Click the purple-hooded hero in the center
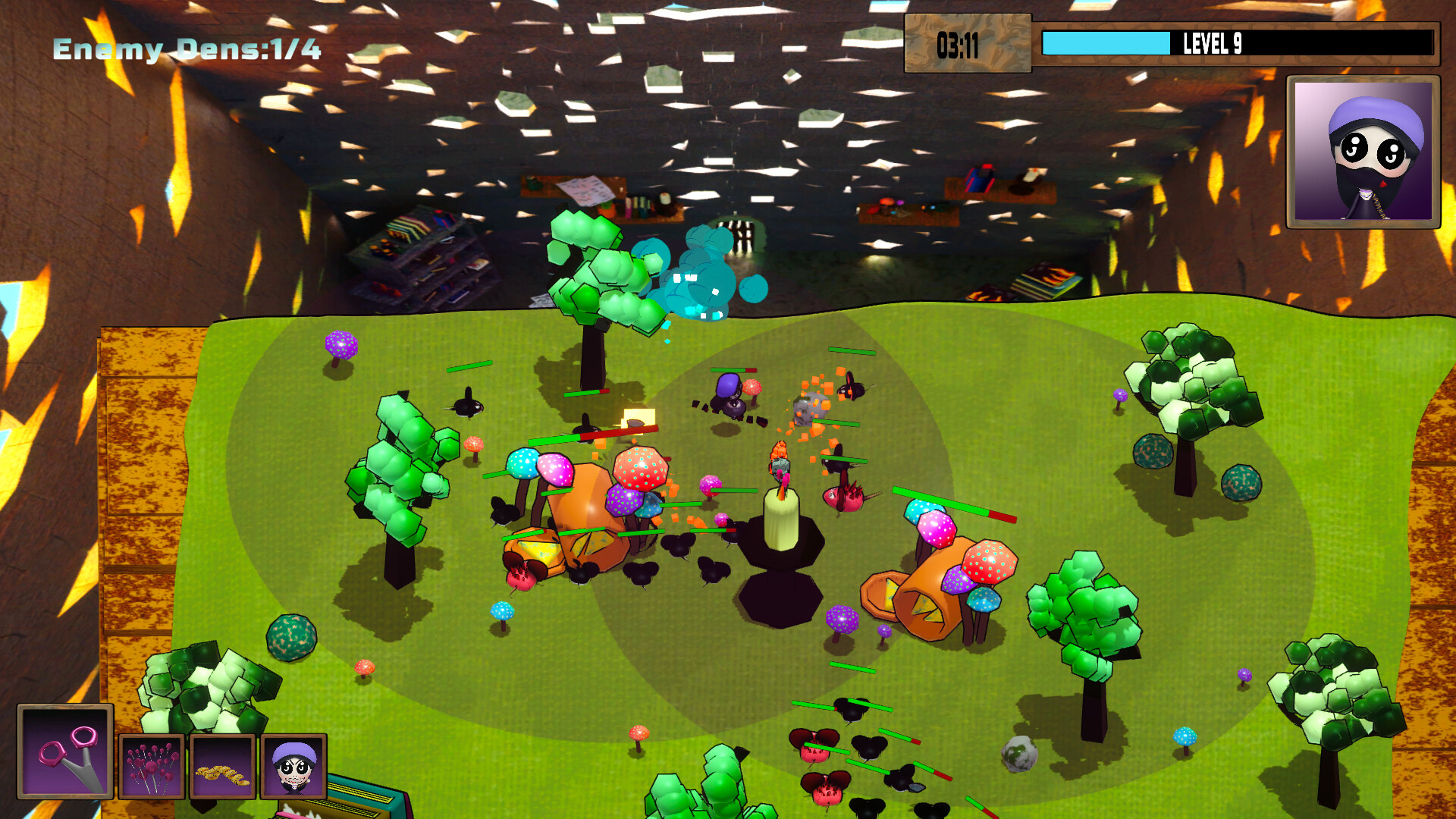 728,394
